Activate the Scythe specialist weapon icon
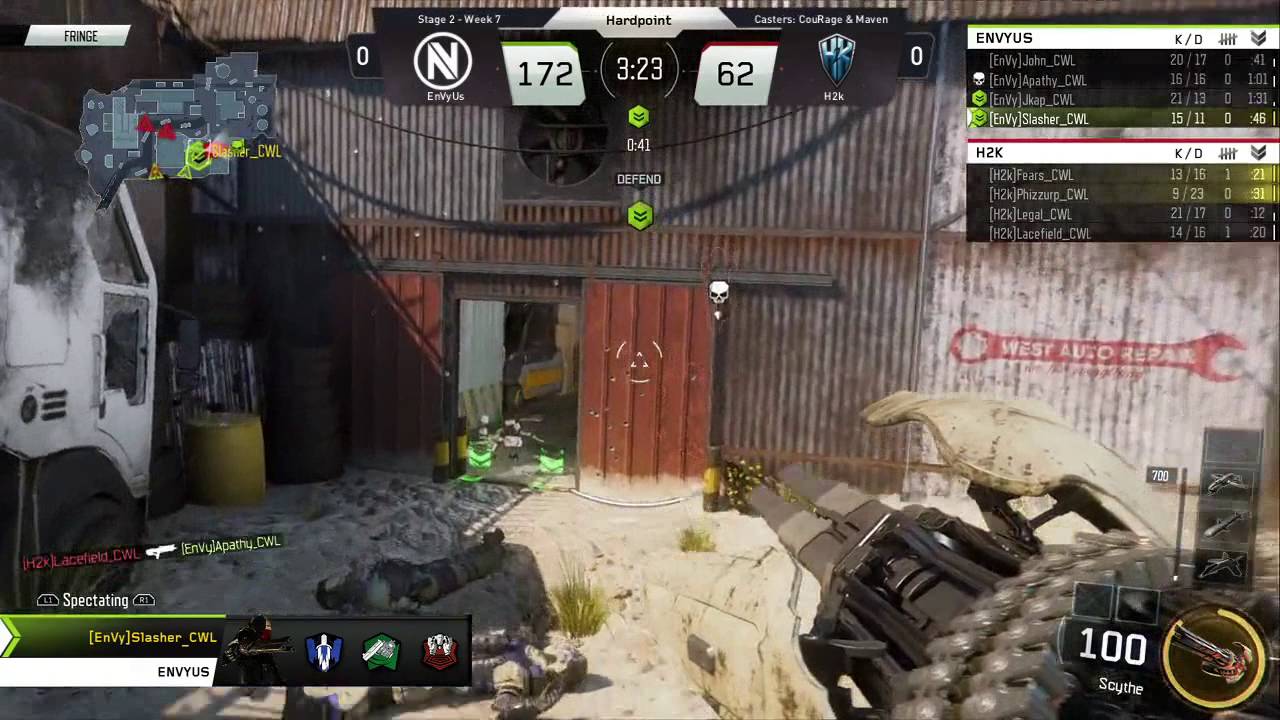Image resolution: width=1280 pixels, height=720 pixels. pos(1215,645)
